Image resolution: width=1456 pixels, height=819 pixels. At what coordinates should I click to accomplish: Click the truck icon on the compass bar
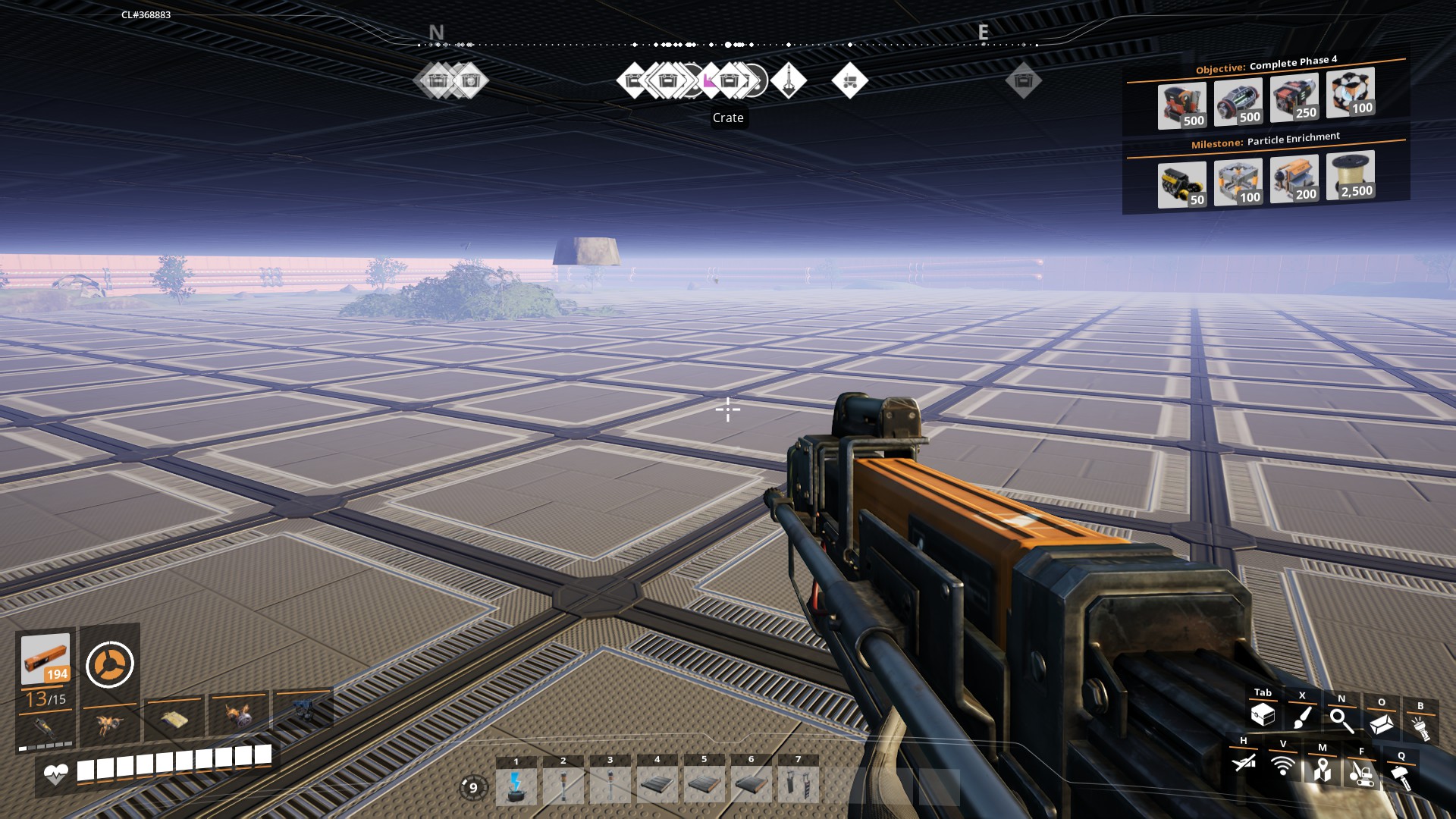click(851, 81)
